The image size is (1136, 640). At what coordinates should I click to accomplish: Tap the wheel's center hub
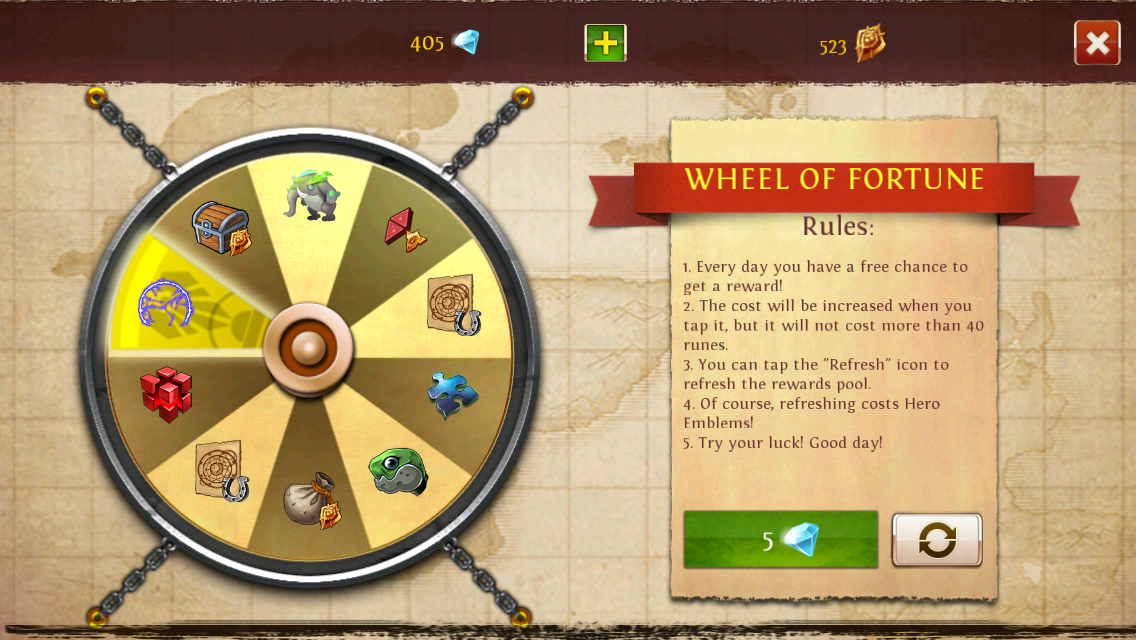coord(308,348)
